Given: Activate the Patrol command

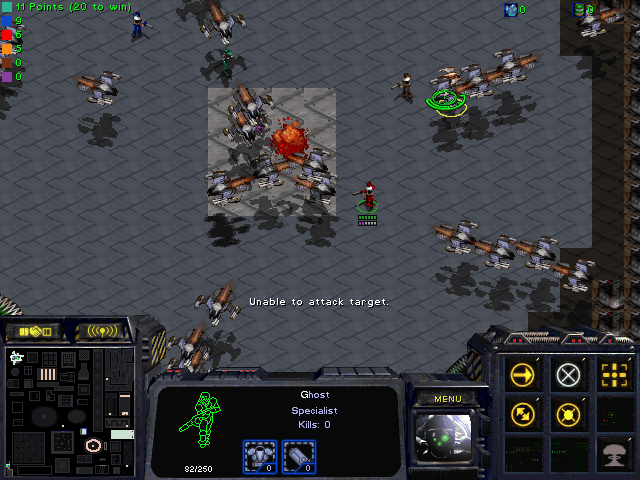Looking at the screenshot, I should (x=523, y=412).
